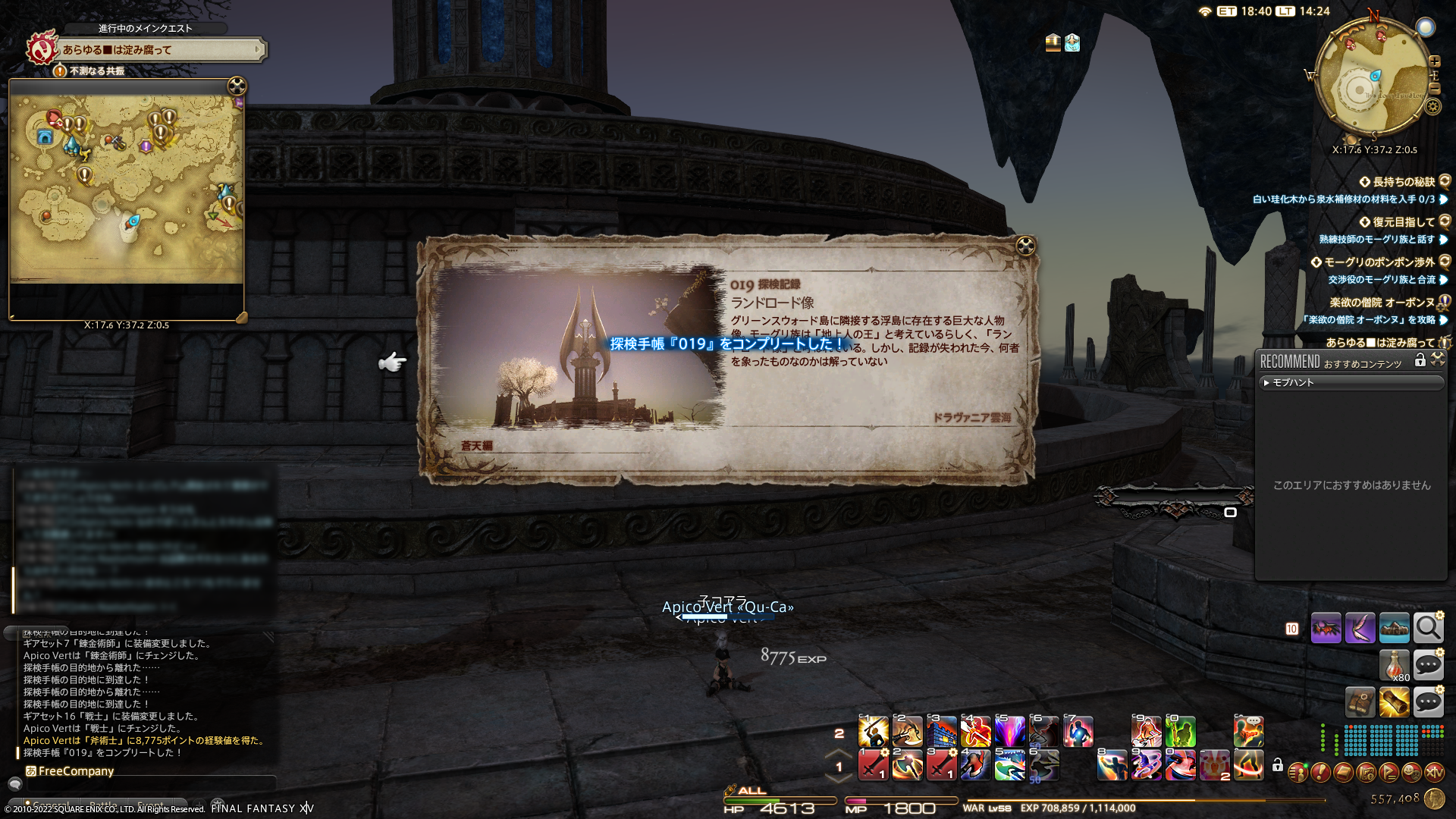Zoom in on the minimap

point(1435,61)
